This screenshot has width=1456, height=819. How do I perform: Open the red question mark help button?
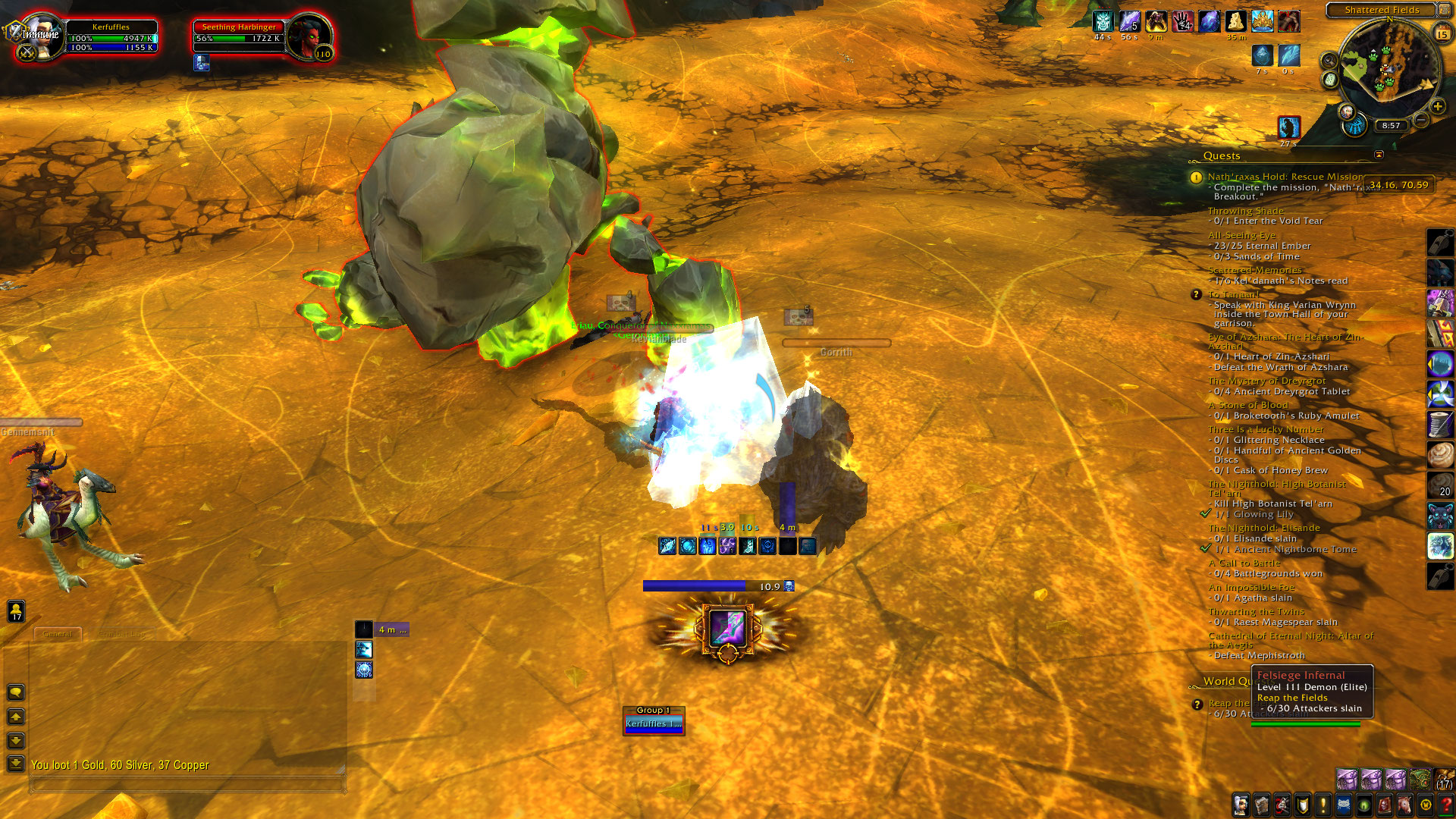(x=1446, y=805)
